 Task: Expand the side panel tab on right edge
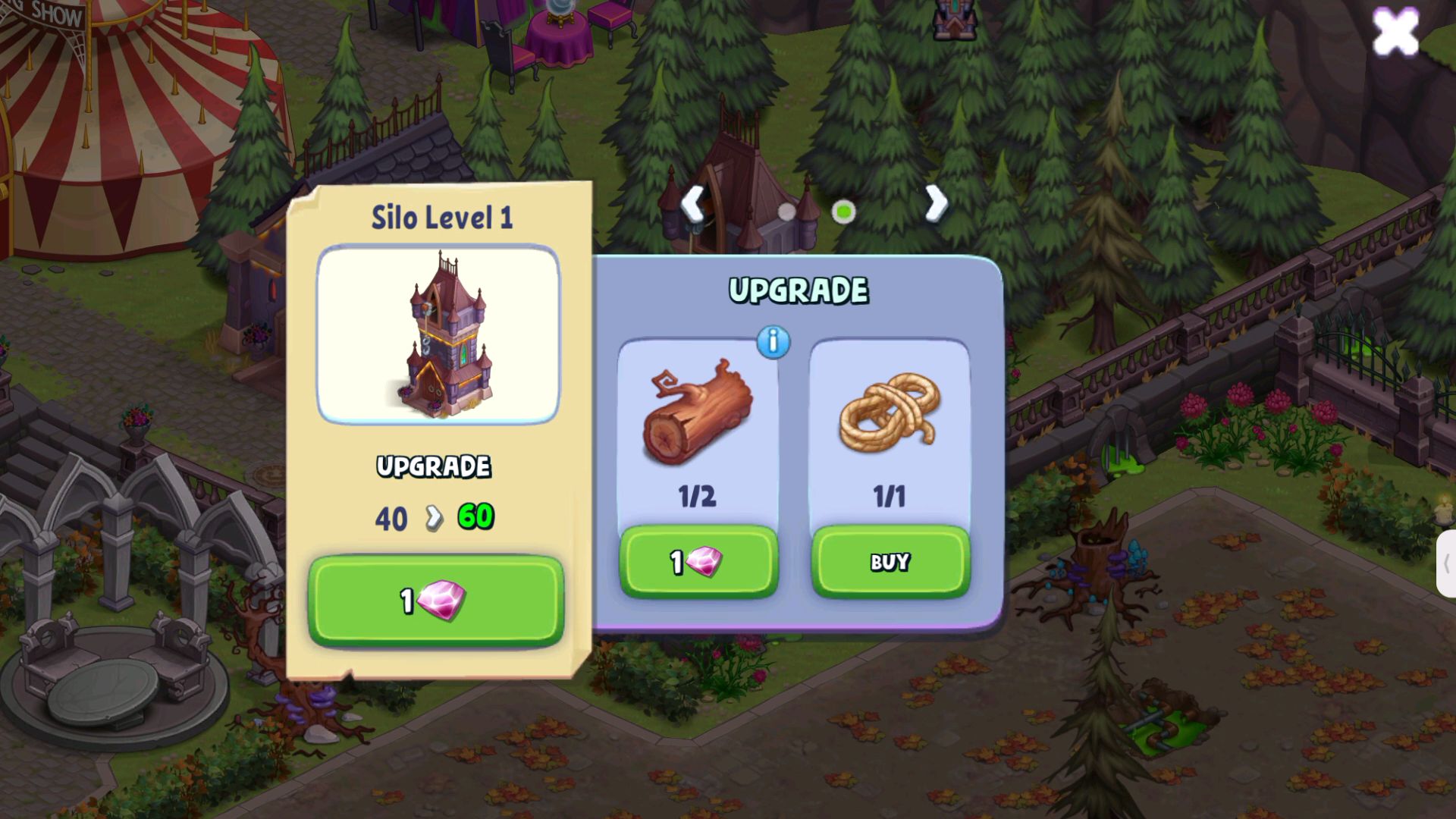[x=1445, y=563]
